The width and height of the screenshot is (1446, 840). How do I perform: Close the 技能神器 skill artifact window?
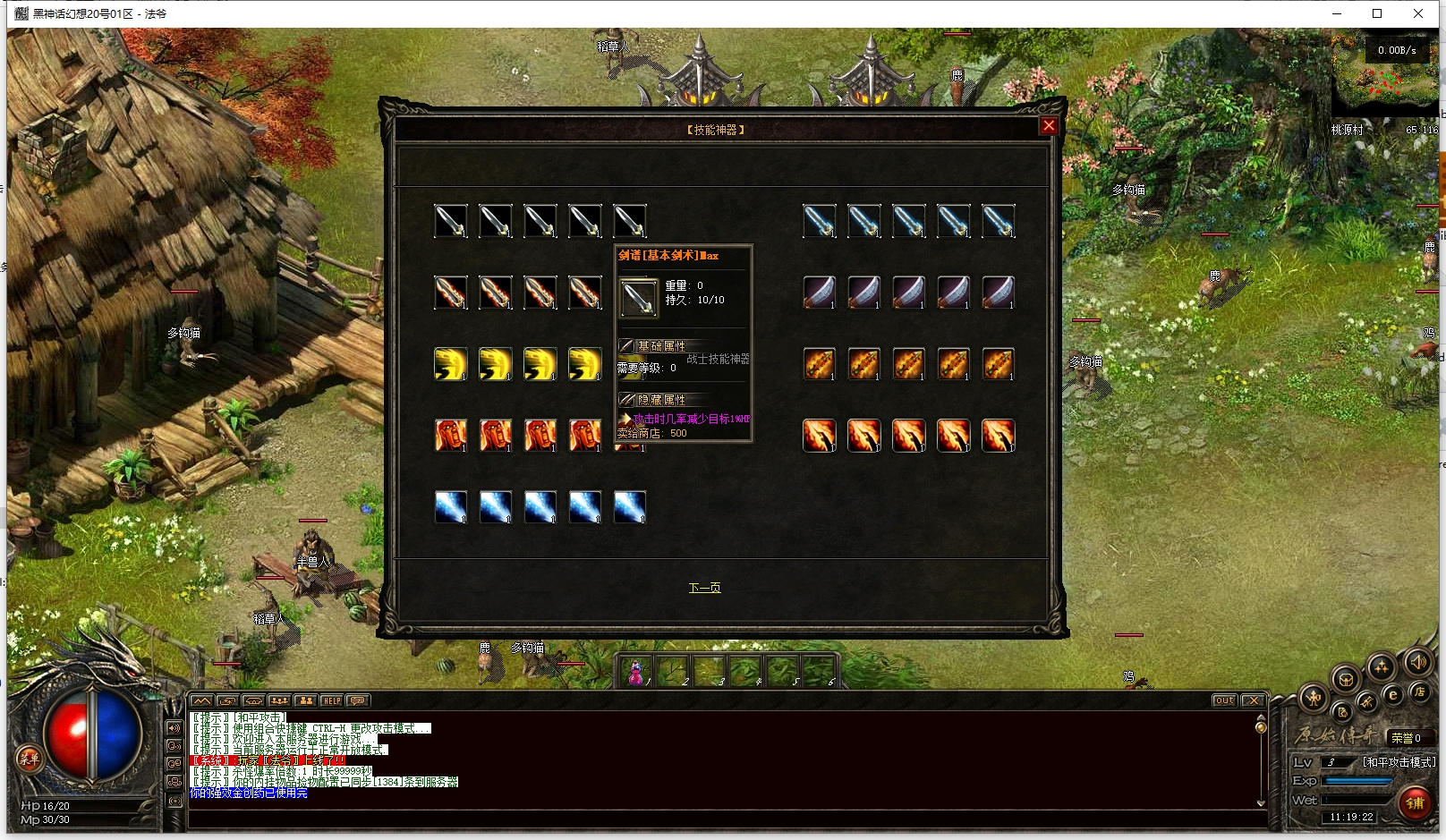tap(1049, 126)
